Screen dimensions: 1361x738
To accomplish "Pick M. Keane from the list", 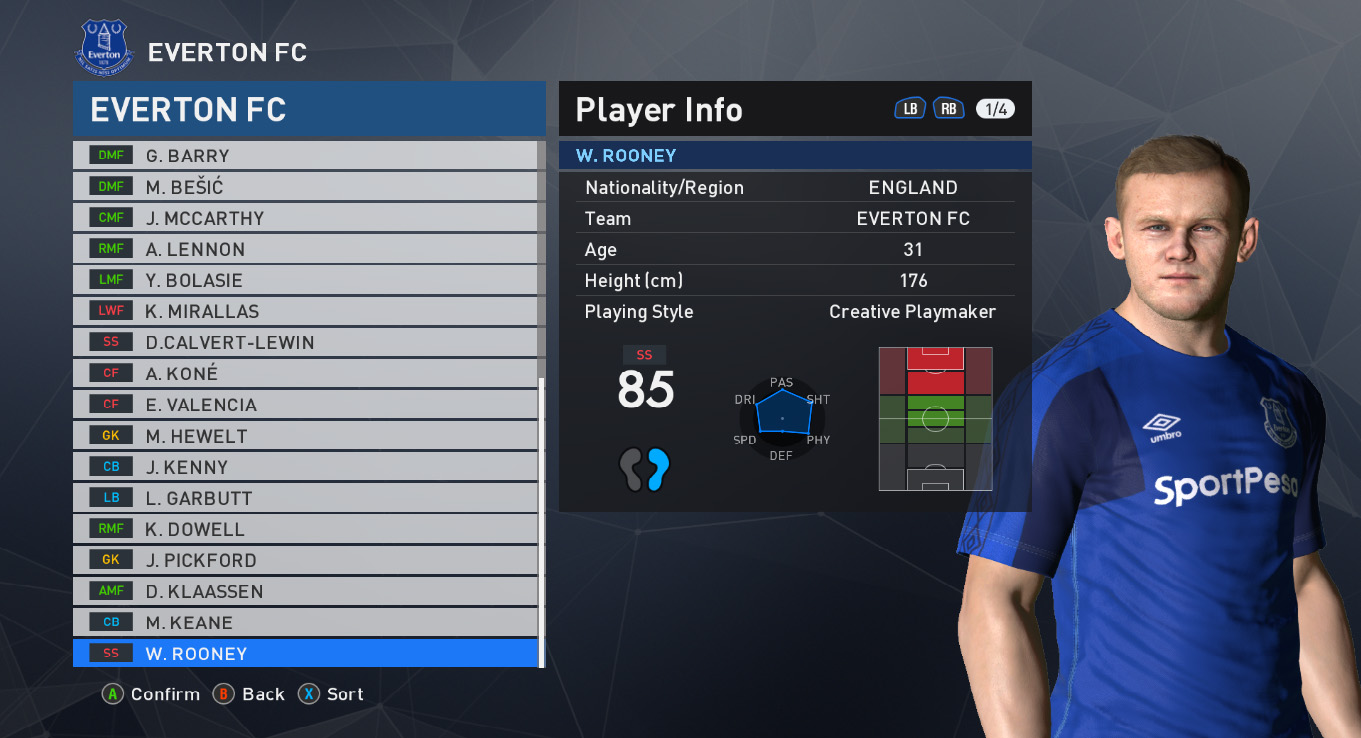I will click(305, 622).
